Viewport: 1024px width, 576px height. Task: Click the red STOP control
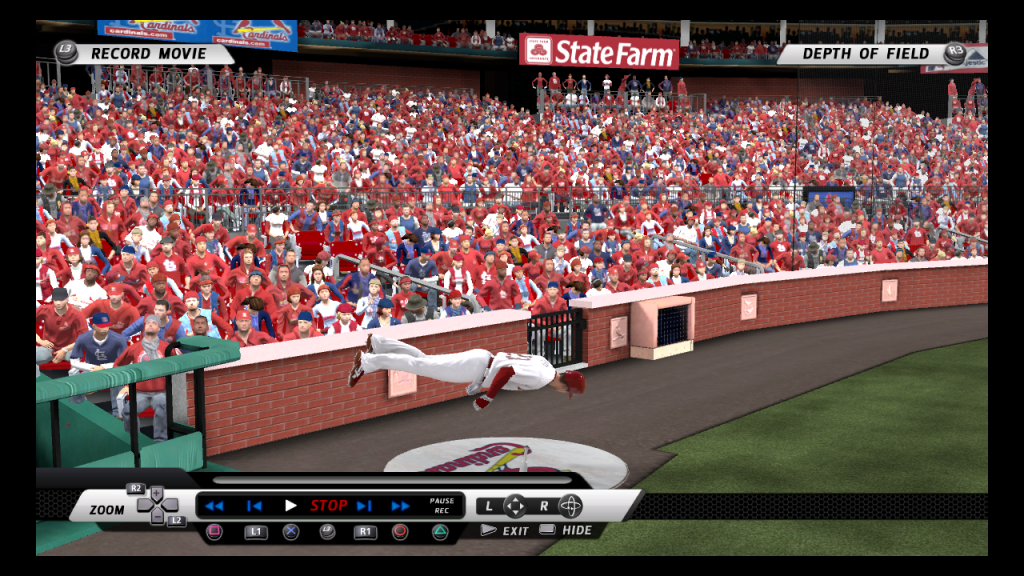click(329, 506)
